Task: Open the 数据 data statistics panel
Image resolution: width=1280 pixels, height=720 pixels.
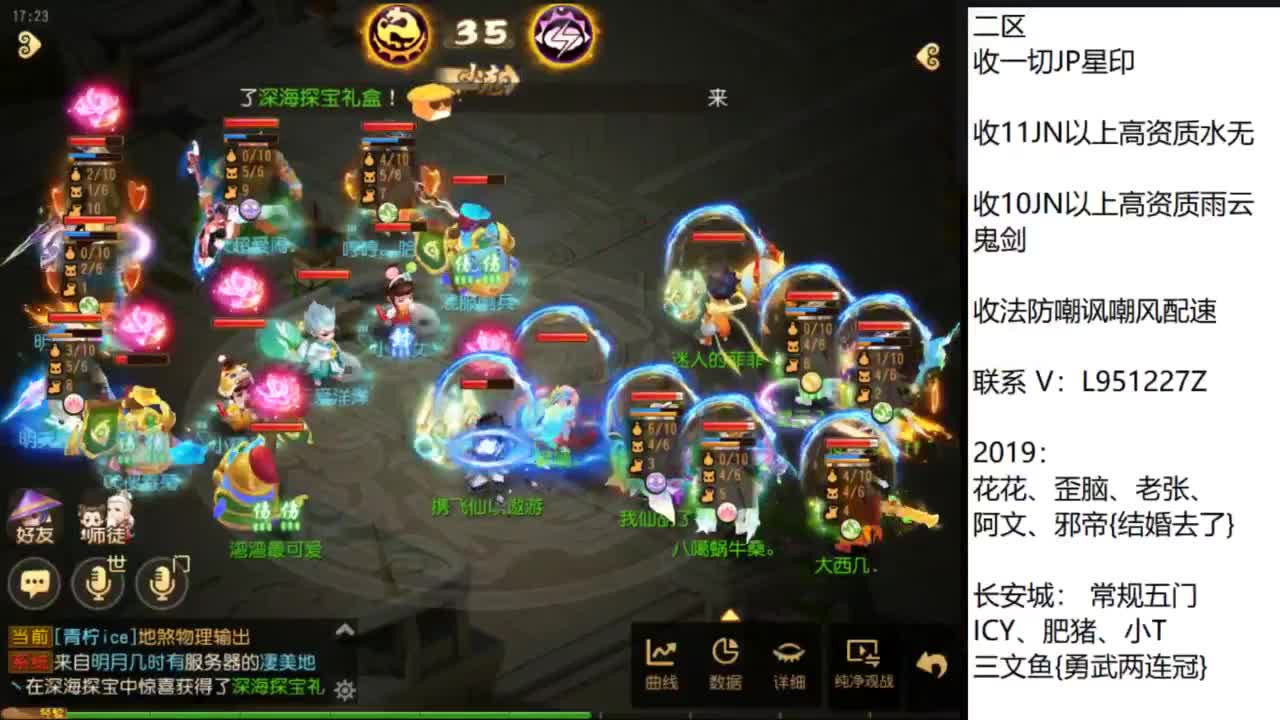Action: 726,662
